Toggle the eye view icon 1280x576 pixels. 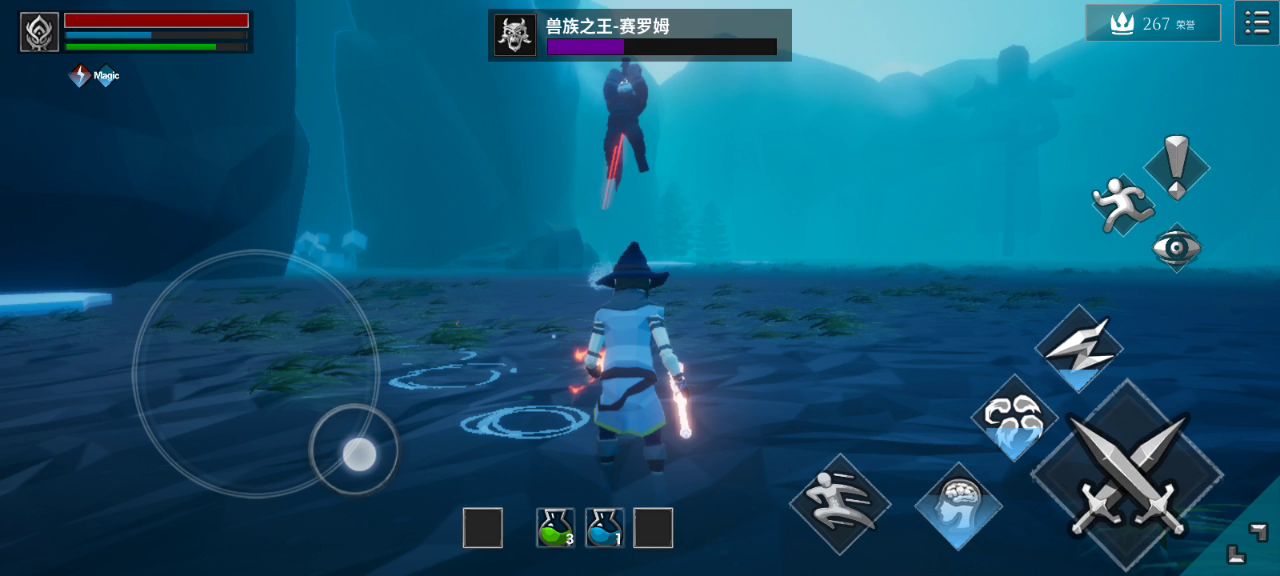[x=1176, y=247]
